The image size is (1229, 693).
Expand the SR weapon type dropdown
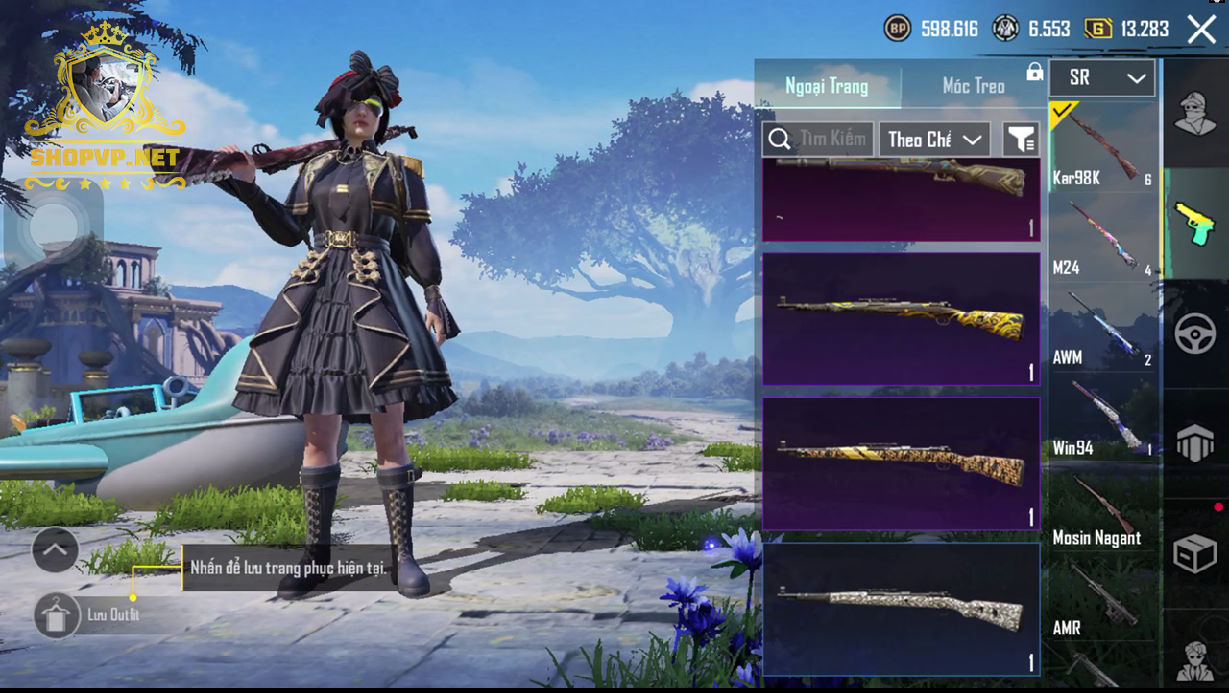1102,78
